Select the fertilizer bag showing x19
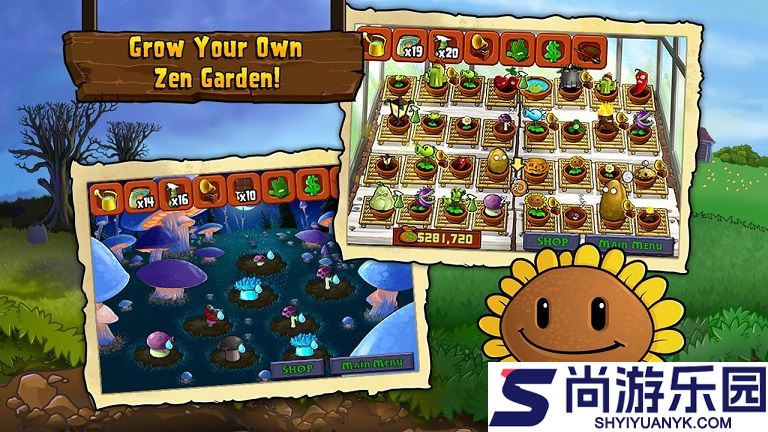Screen dimensions: 768x432 tap(411, 45)
